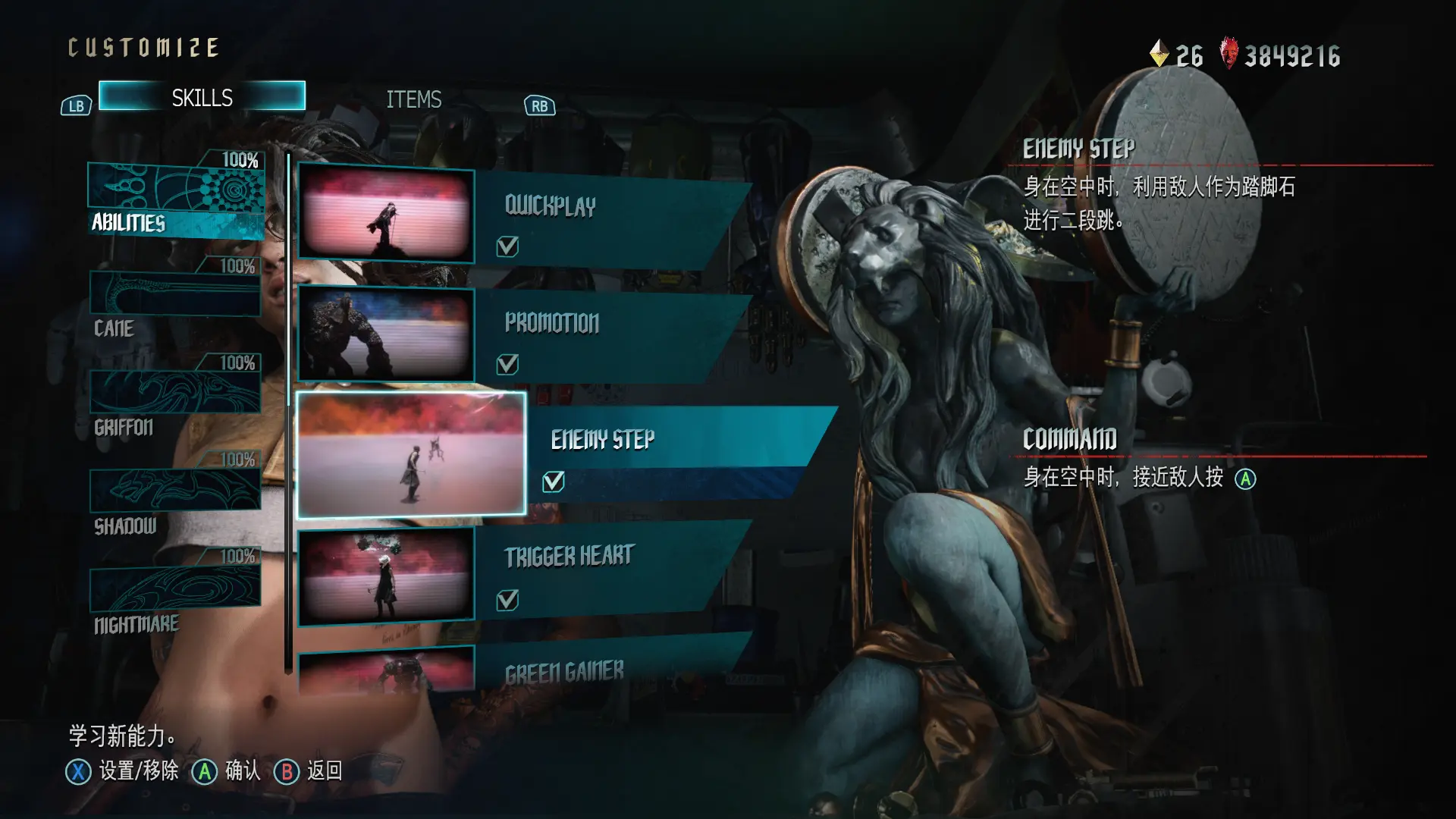Select the SHADOW skill category
Screen dimensions: 1456x819
tap(175, 496)
